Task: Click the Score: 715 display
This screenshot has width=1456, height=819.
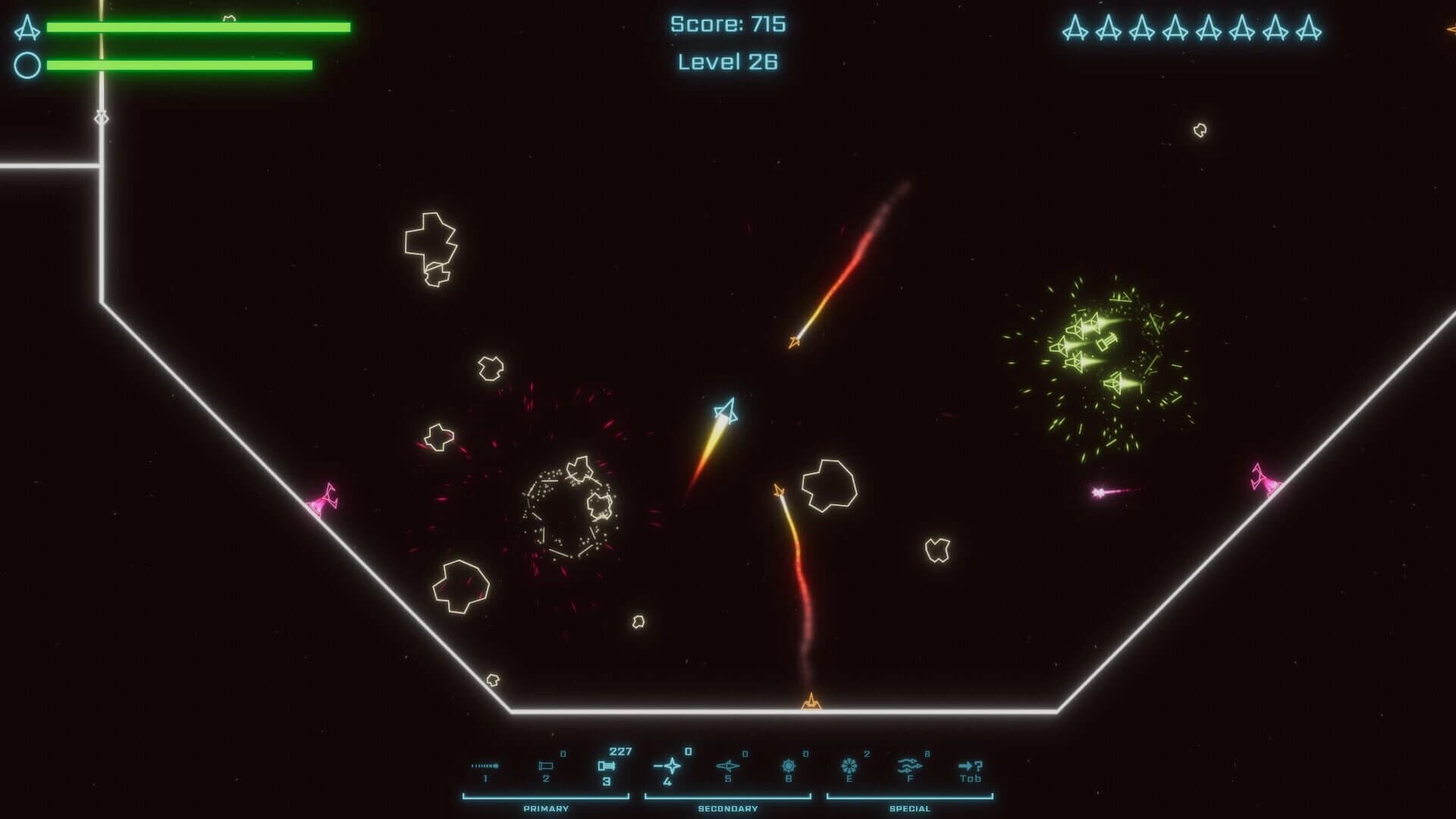Action: (727, 24)
